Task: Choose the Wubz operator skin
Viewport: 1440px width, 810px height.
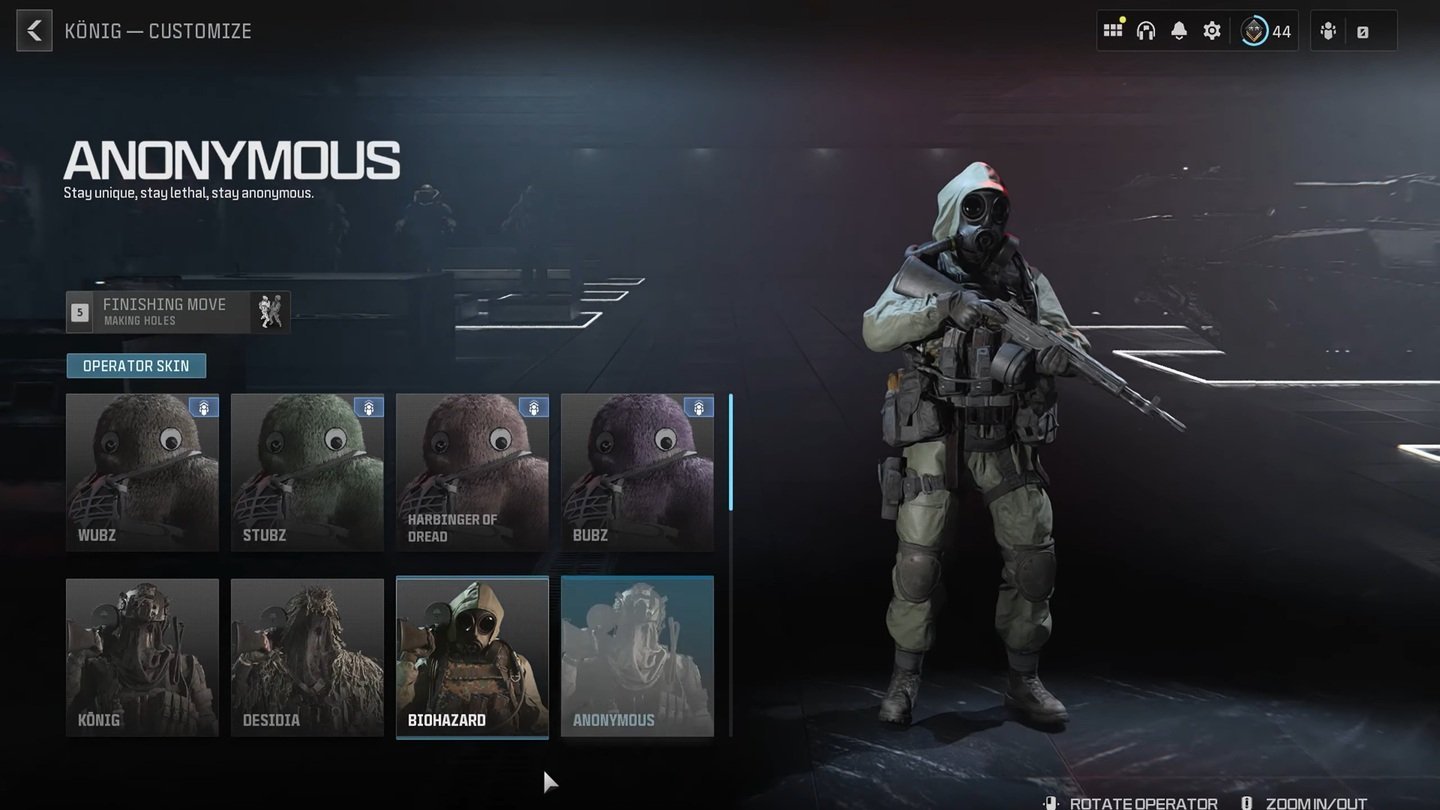Action: (x=142, y=472)
